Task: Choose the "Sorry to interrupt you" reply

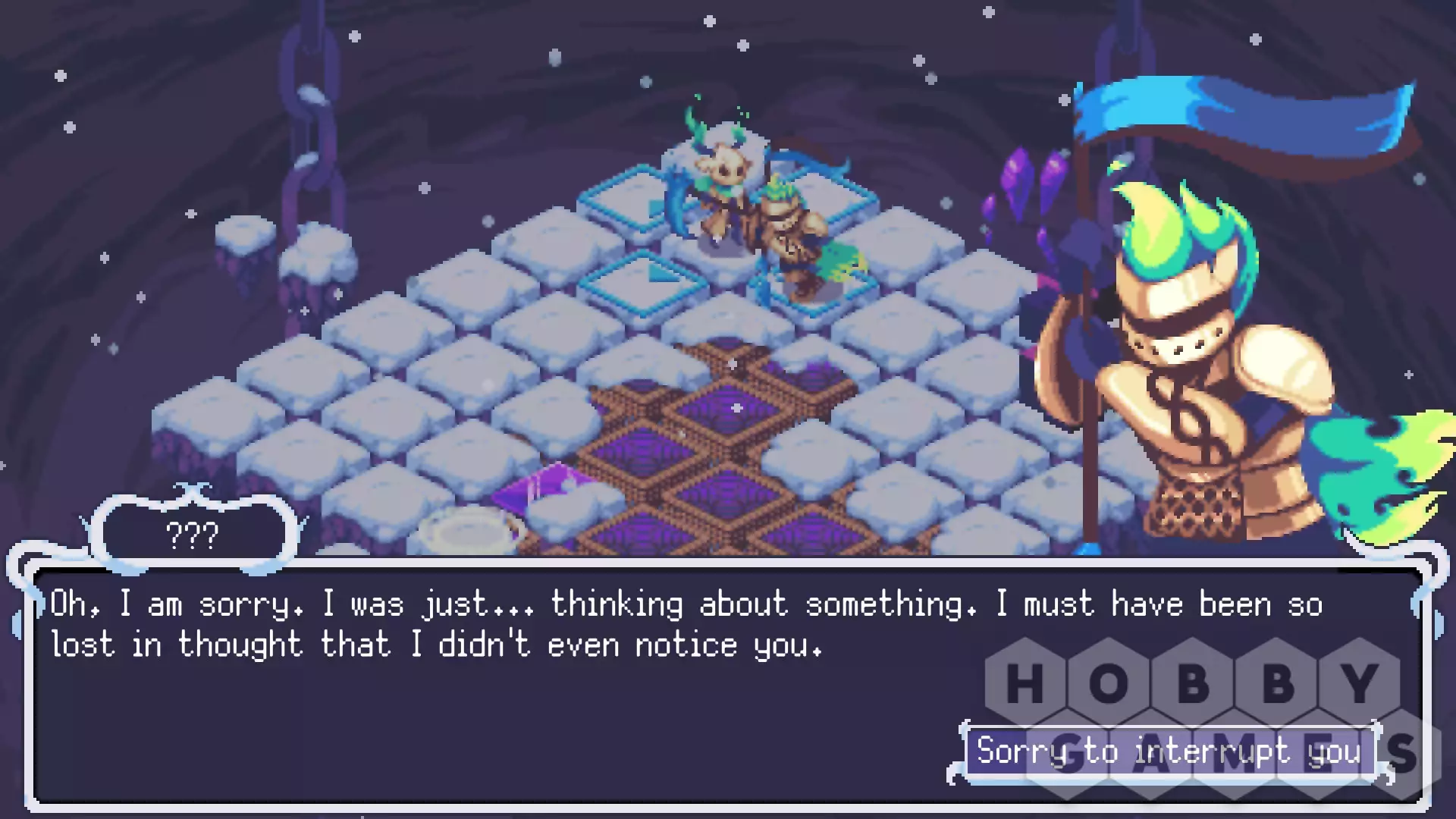Action: click(1168, 752)
